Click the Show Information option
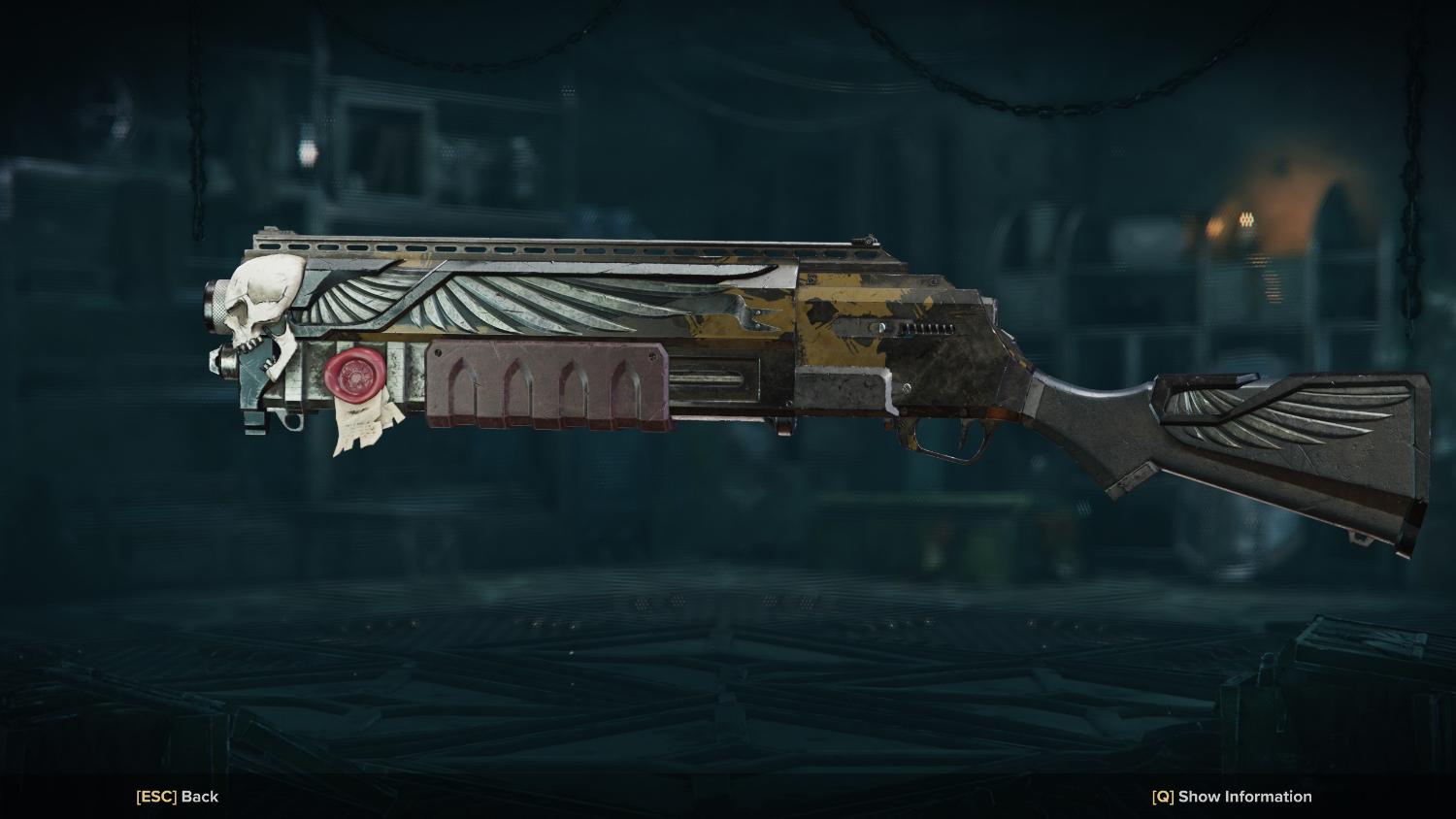The width and height of the screenshot is (1456, 819). tap(1232, 797)
